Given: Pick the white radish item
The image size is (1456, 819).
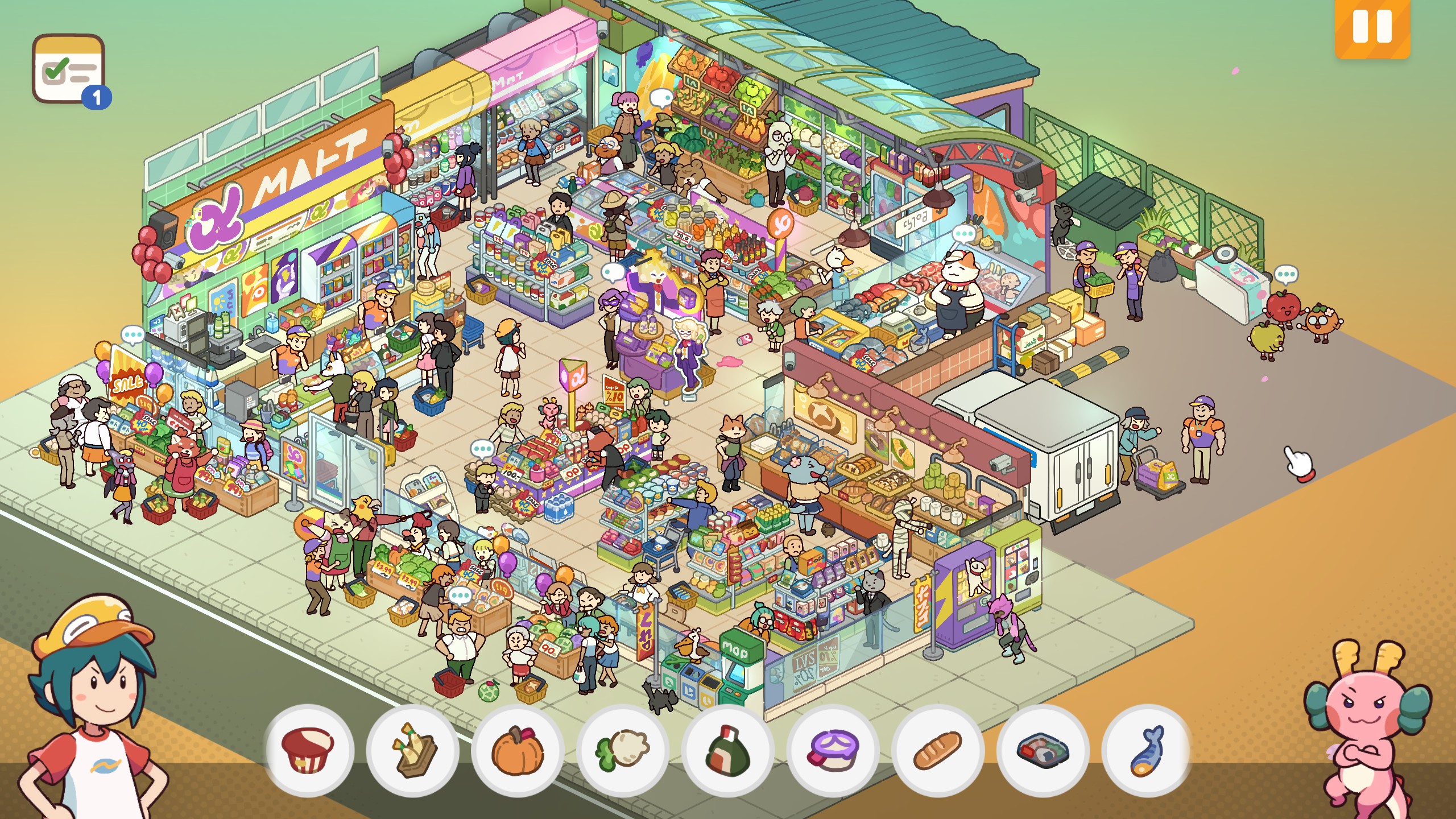Looking at the screenshot, I should point(623,750).
